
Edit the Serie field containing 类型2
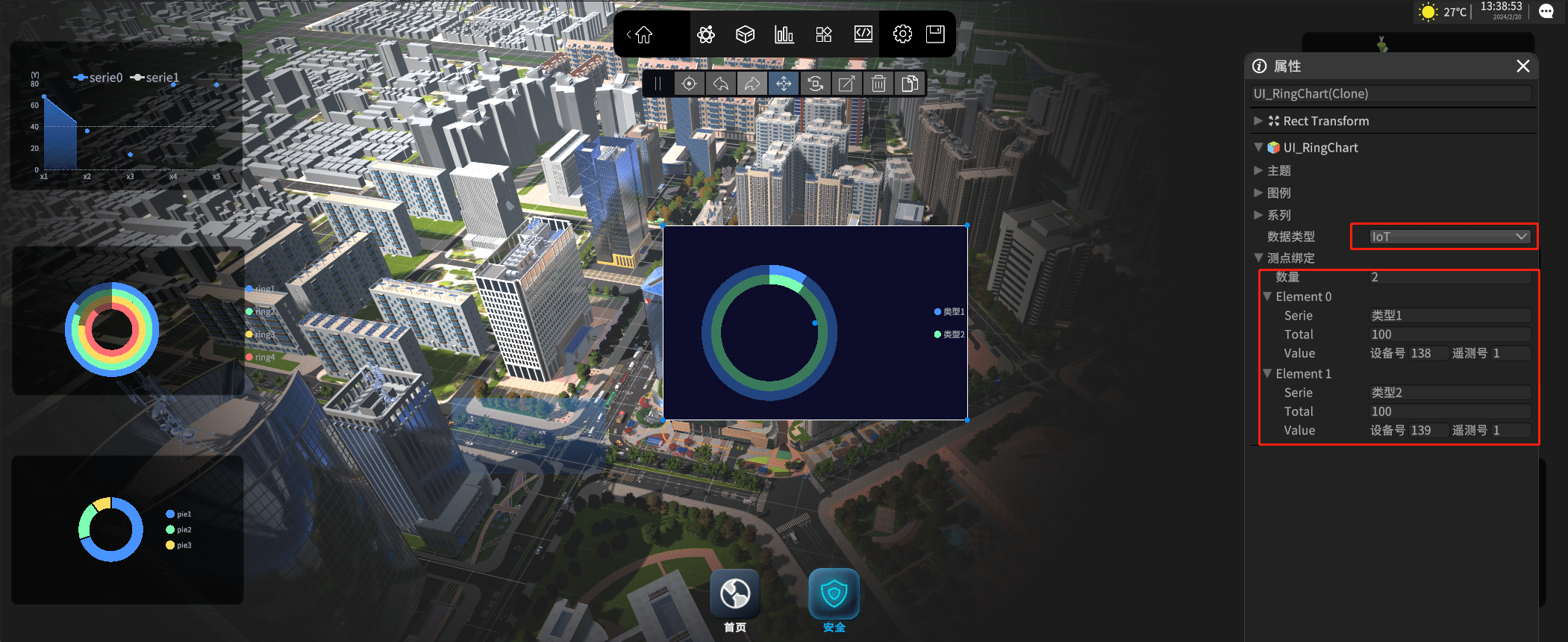[1449, 393]
